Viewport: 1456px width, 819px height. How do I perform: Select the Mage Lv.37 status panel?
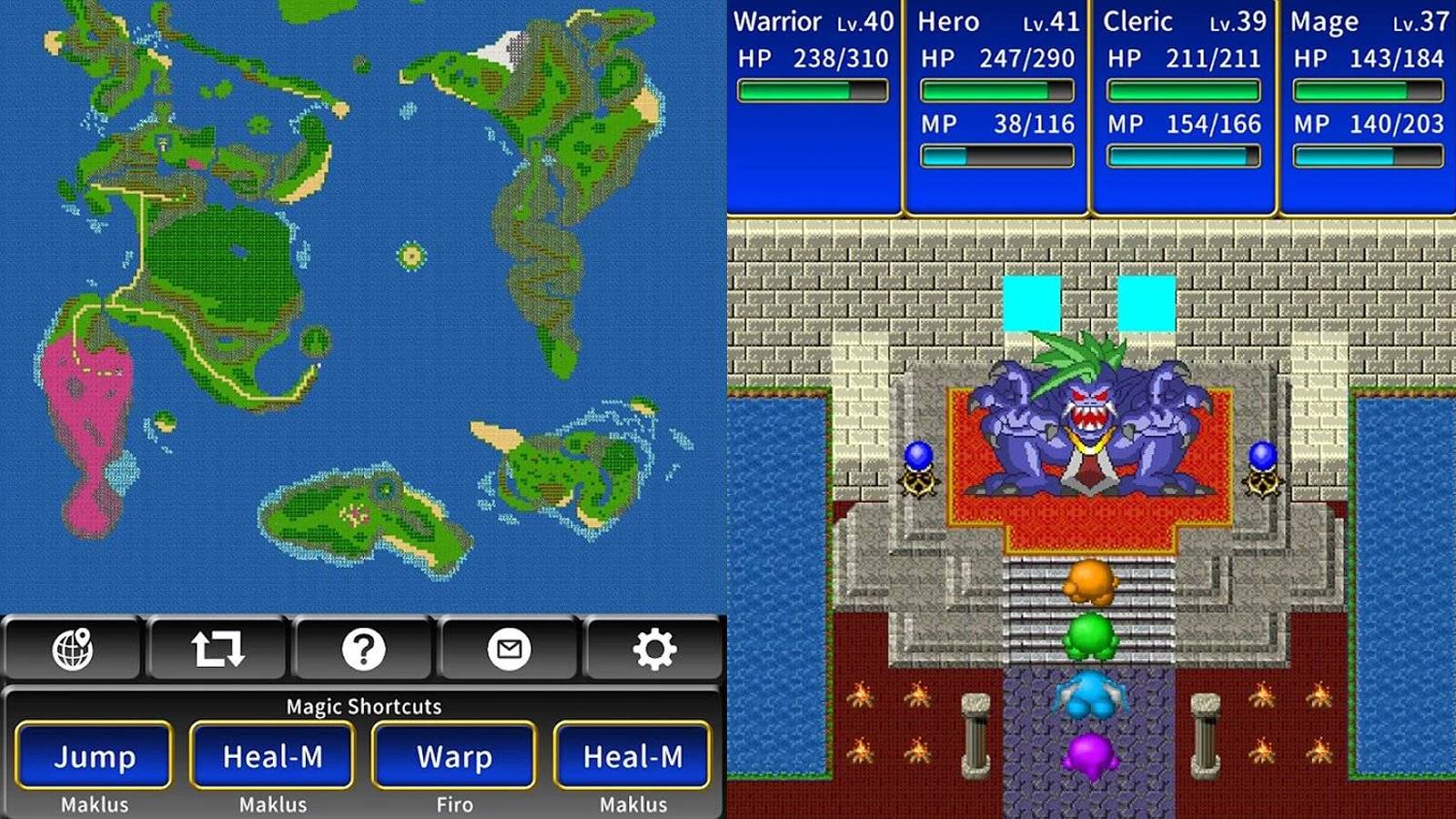pyautogui.click(x=1364, y=105)
